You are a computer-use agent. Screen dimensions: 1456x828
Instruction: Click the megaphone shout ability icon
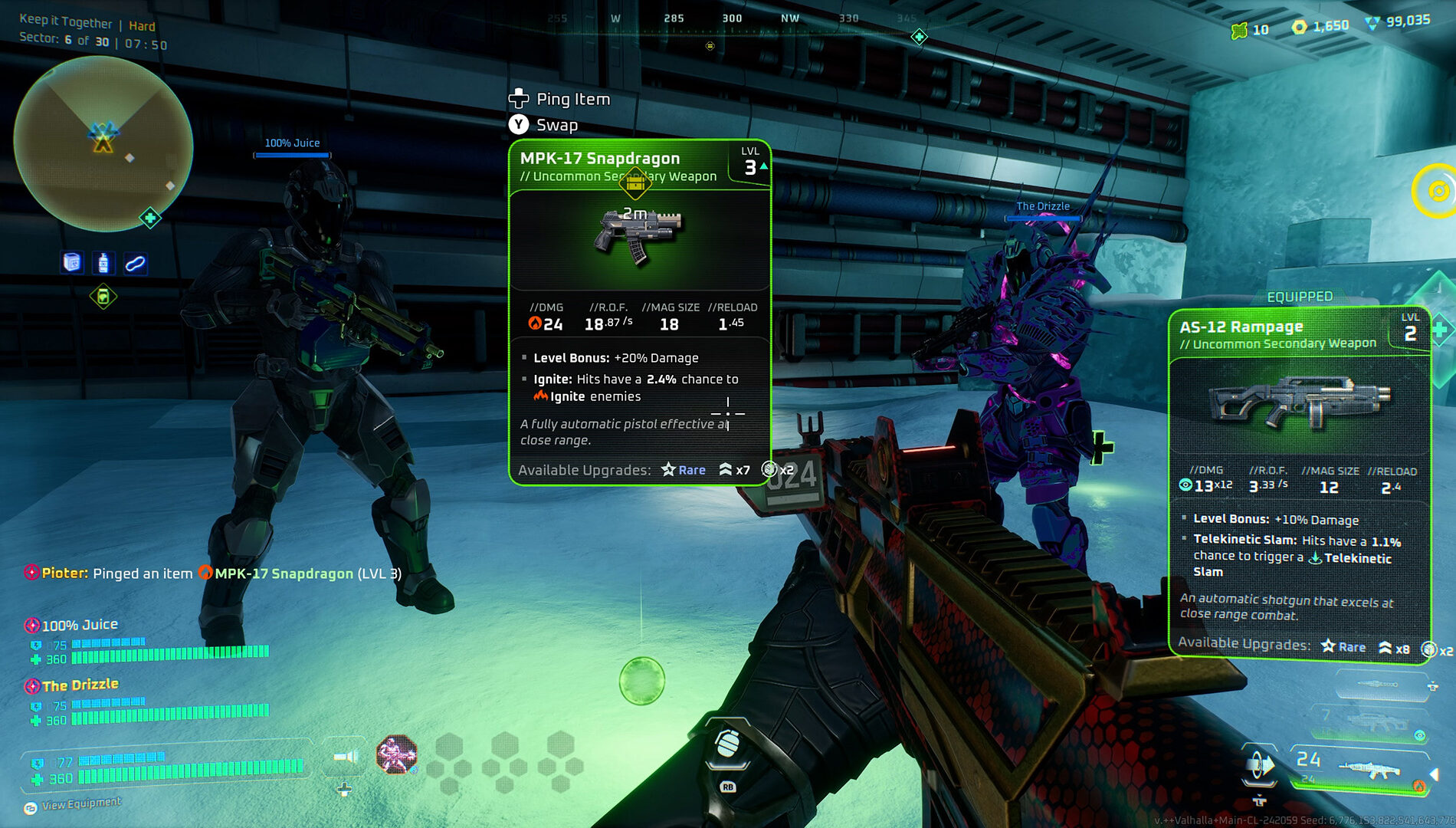pos(346,757)
